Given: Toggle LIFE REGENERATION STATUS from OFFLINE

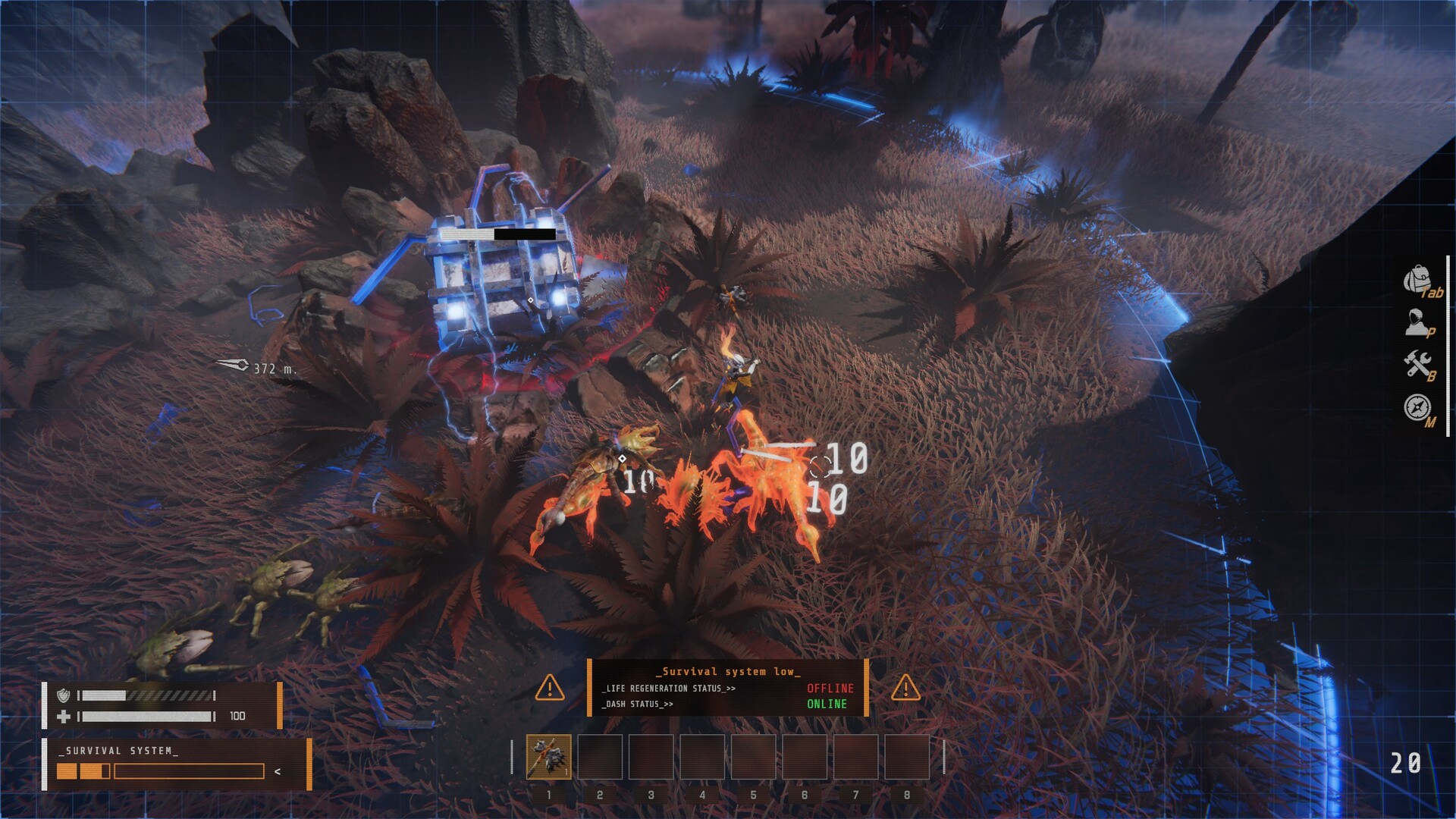Looking at the screenshot, I should [x=830, y=690].
